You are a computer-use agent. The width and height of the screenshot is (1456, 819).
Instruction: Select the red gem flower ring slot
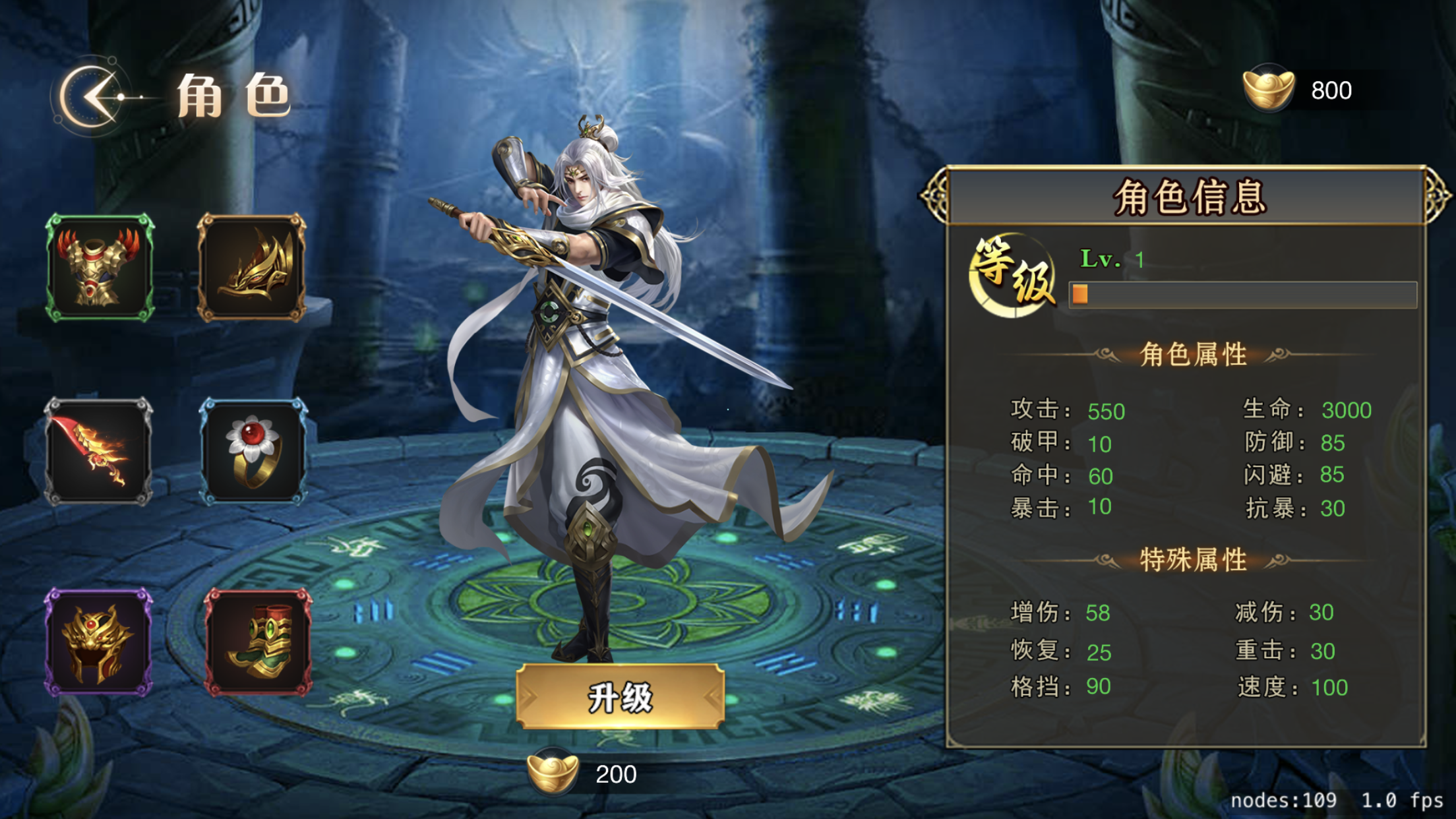253,452
